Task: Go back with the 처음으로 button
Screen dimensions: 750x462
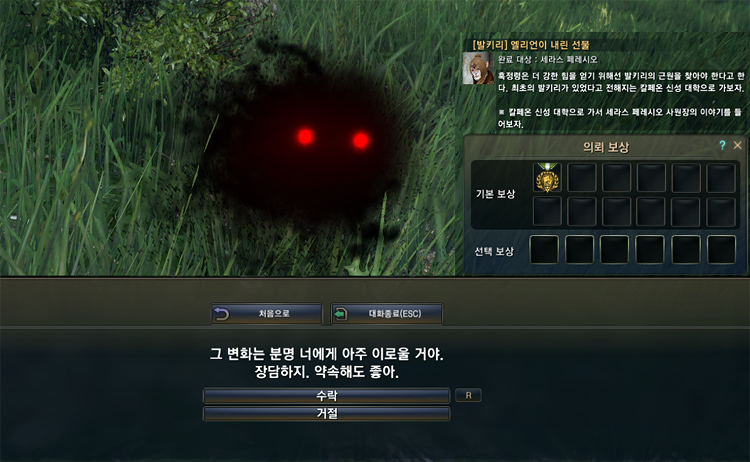Action: [x=267, y=314]
